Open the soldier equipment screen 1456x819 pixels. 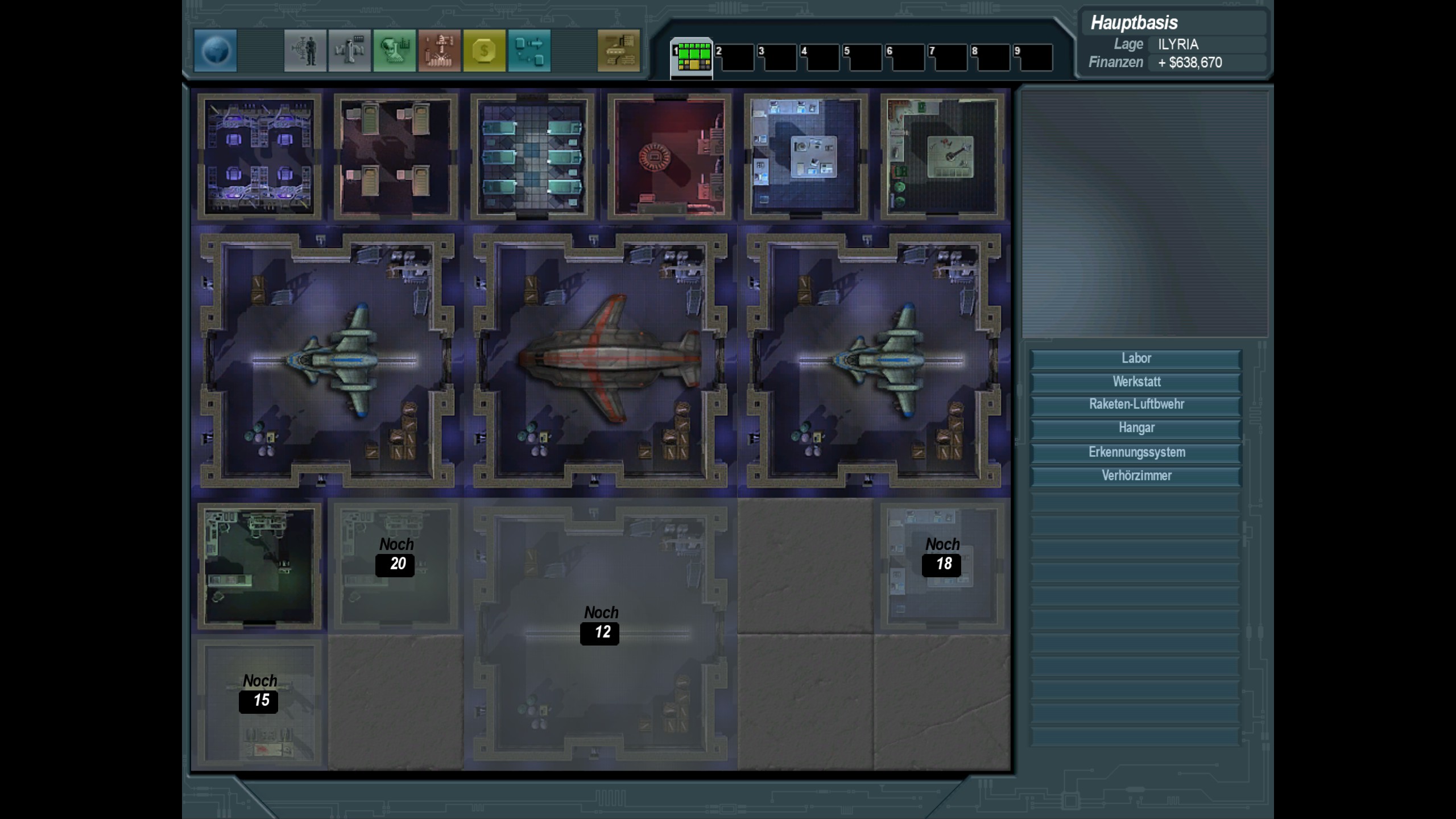305,51
